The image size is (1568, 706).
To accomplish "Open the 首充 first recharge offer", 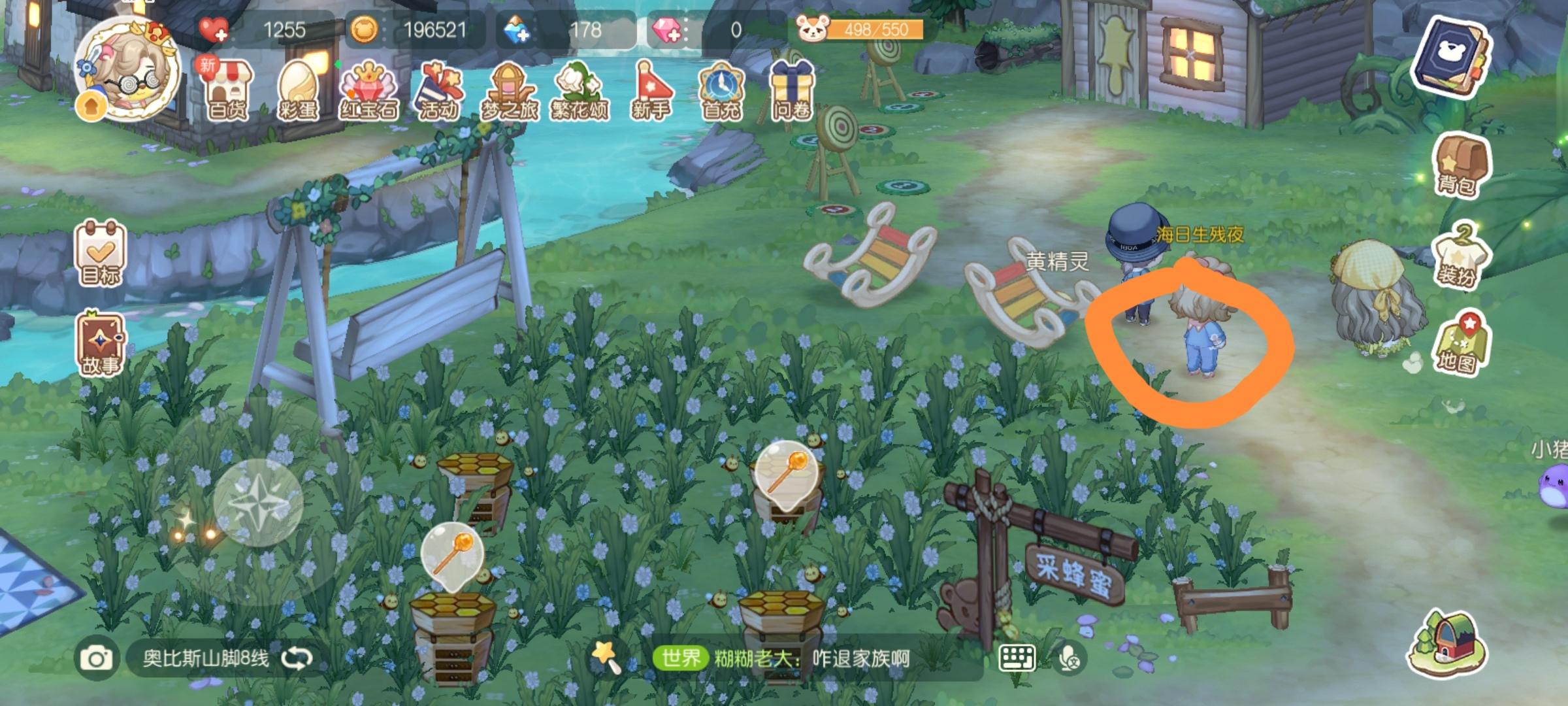I will click(721, 90).
